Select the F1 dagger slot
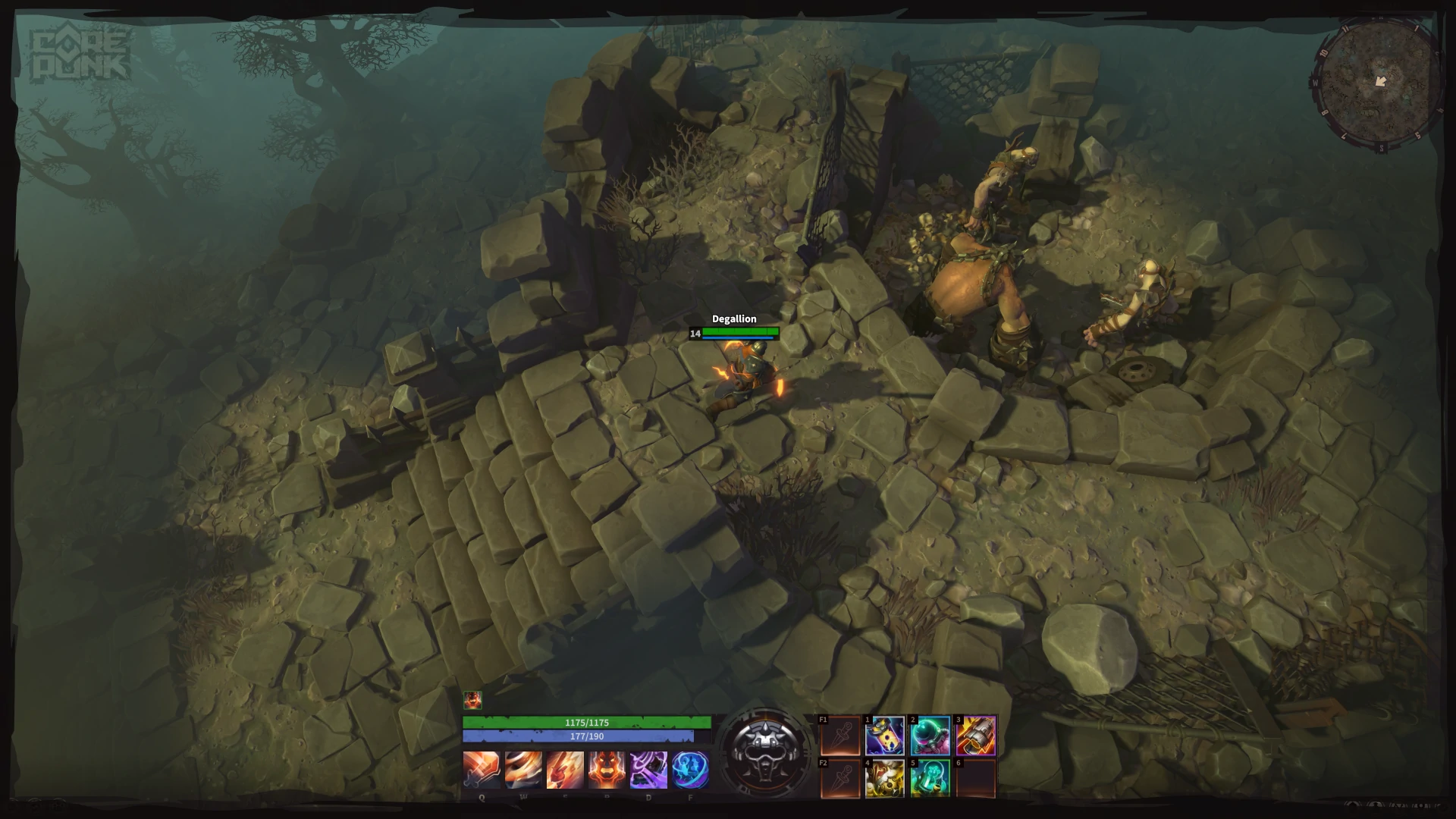This screenshot has width=1456, height=819. [x=840, y=736]
